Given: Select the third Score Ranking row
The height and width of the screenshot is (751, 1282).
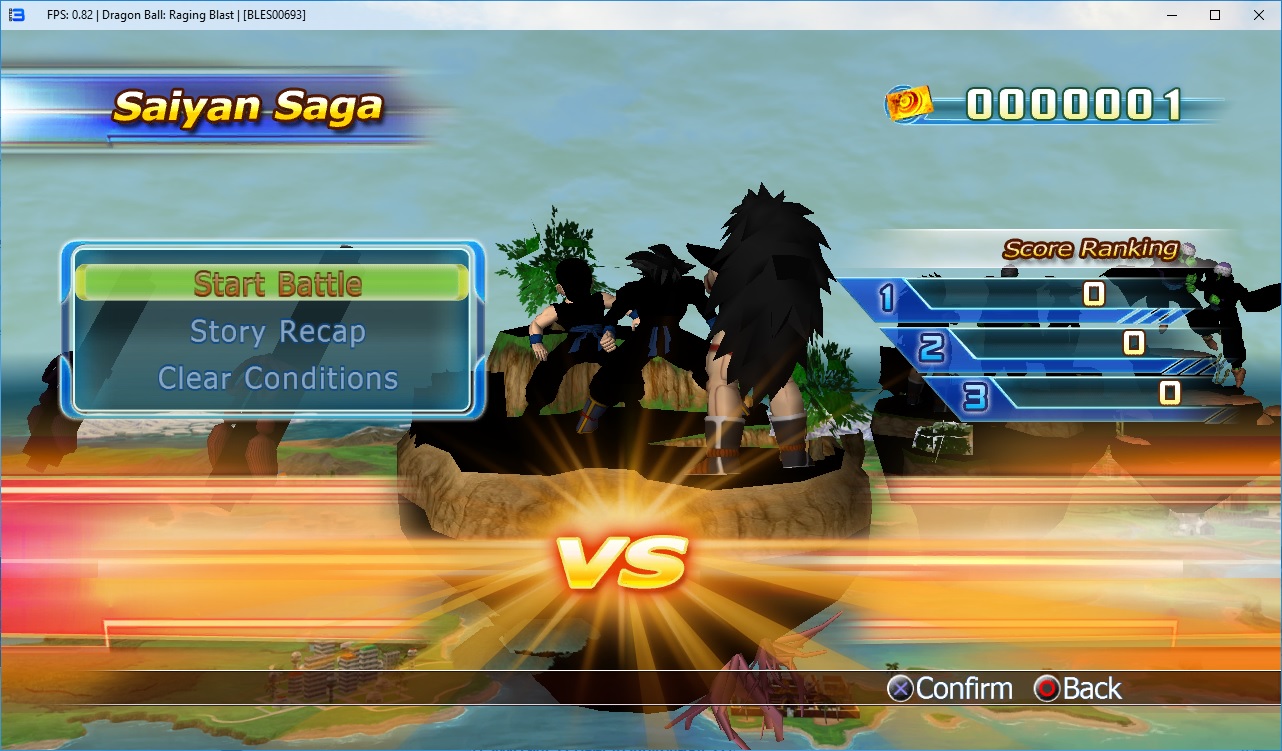Looking at the screenshot, I should (x=1090, y=394).
